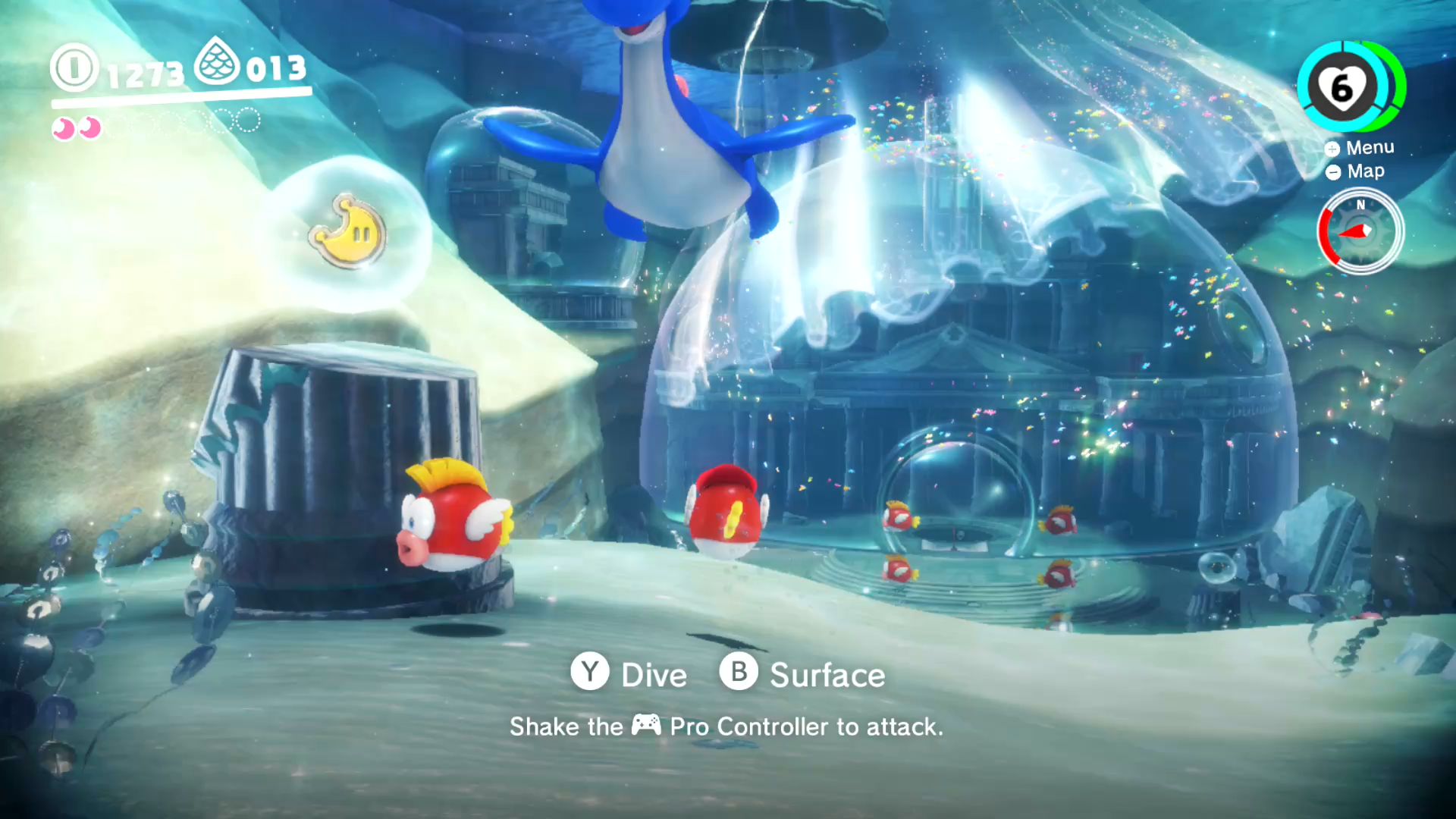
Task: Expand the compass widget
Action: [x=1360, y=232]
